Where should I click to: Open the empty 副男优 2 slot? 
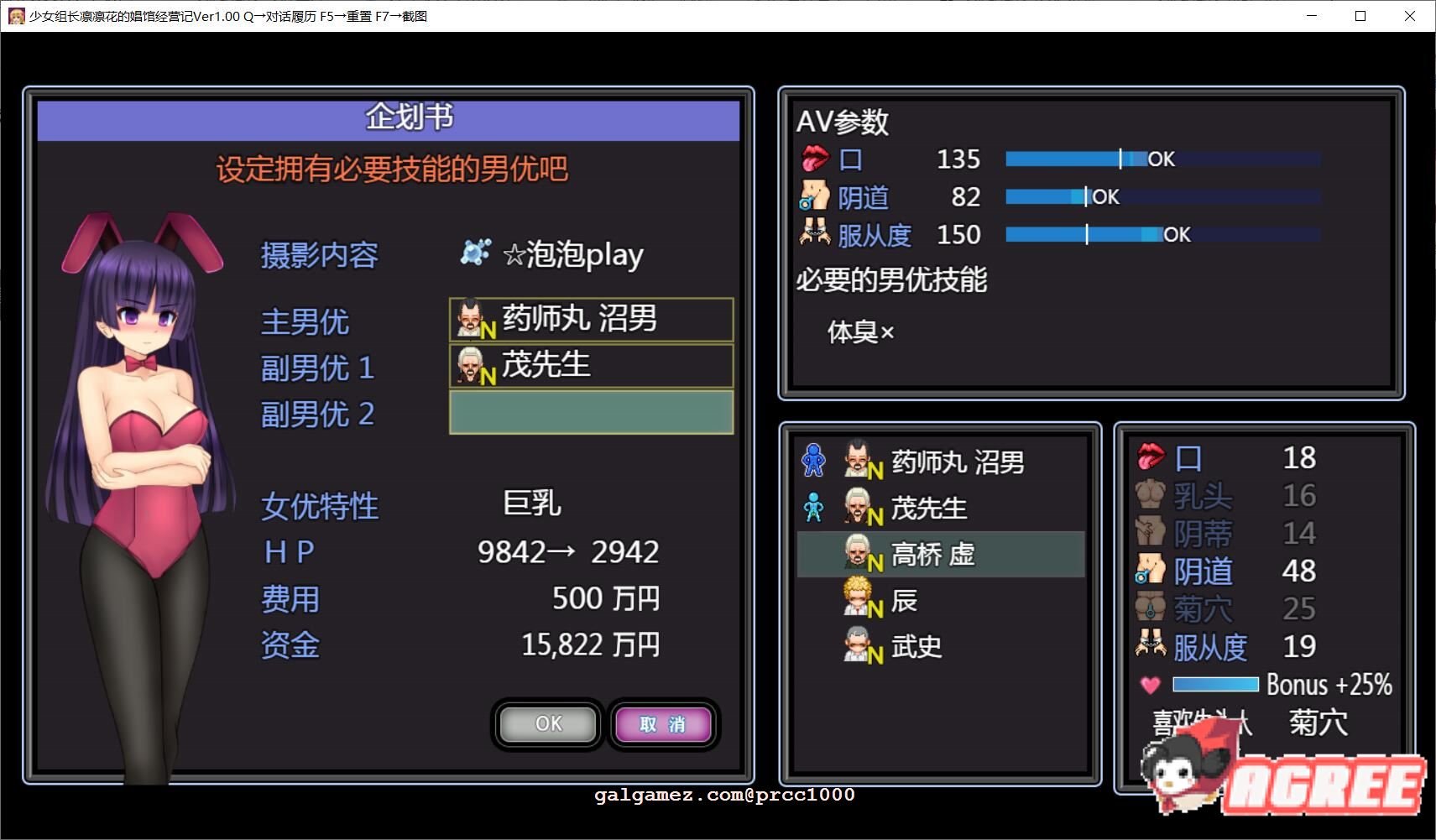tap(591, 412)
